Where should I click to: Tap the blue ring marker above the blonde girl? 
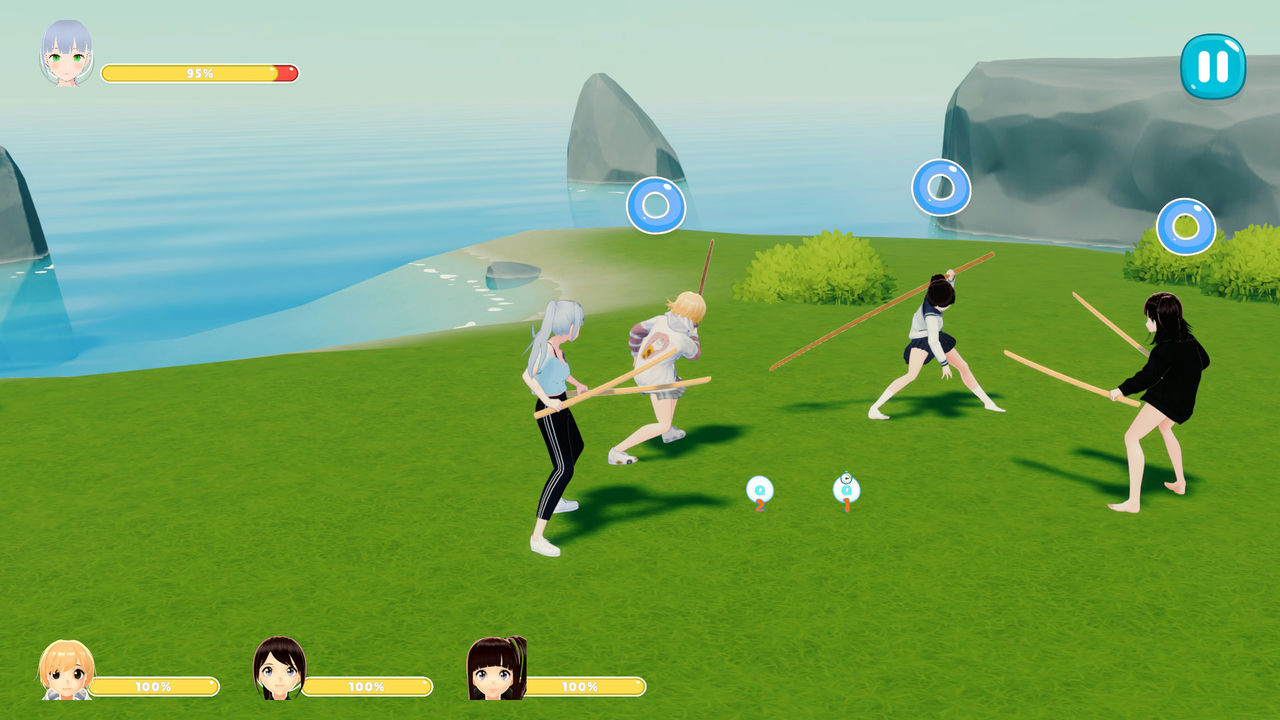pos(657,204)
